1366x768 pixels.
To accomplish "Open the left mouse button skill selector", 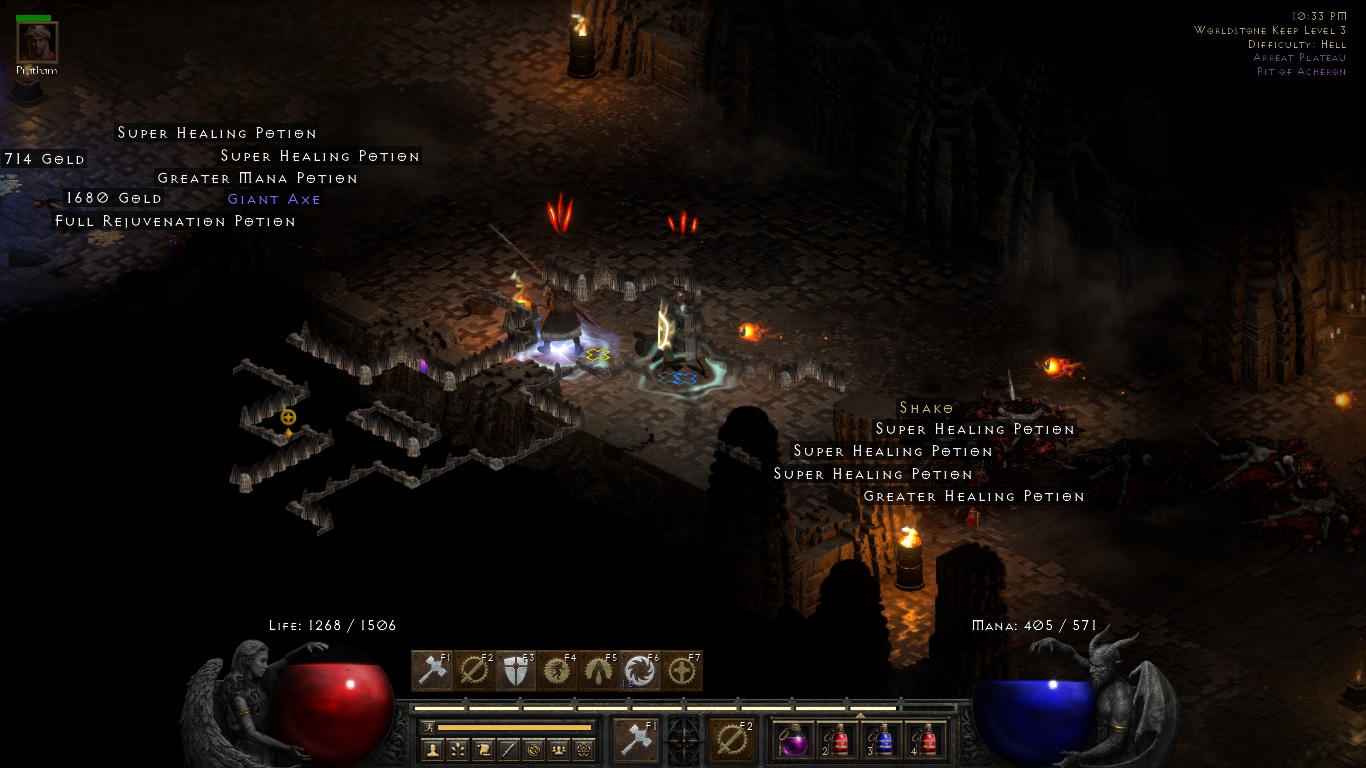I will (x=635, y=741).
